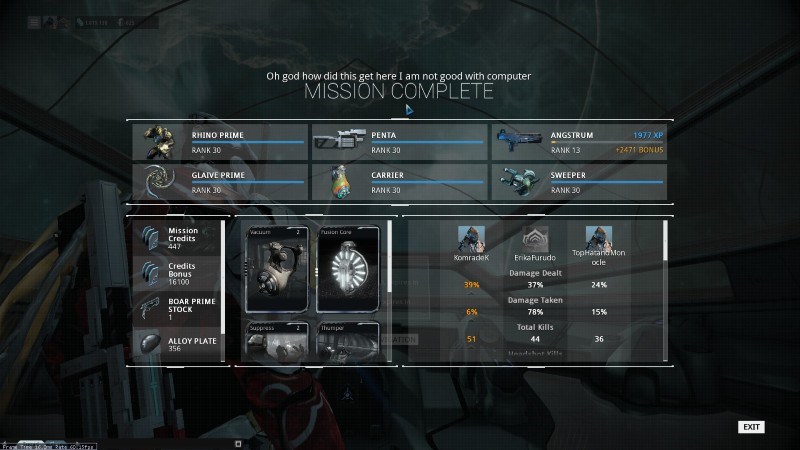The image size is (800, 450).
Task: Select the Suppress mod card
Action: point(278,340)
